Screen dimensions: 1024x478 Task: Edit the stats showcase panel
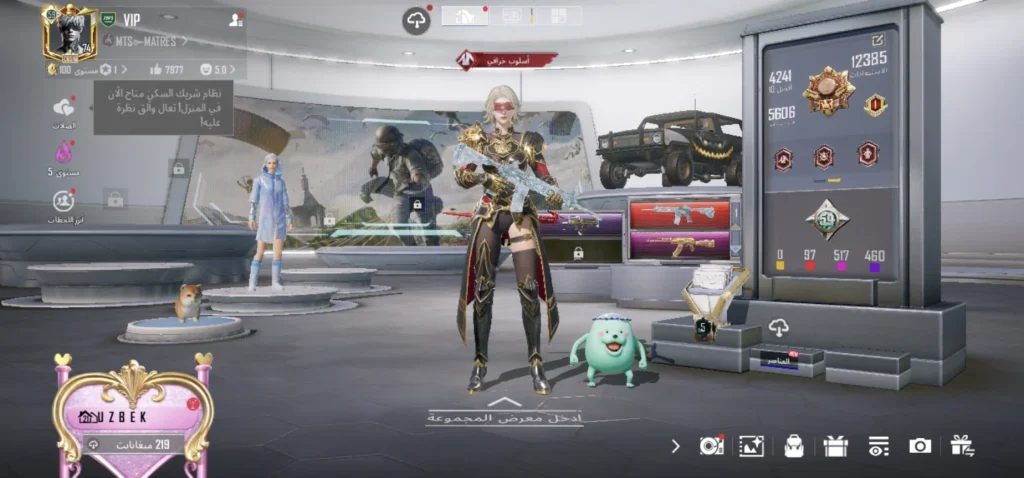(x=878, y=40)
